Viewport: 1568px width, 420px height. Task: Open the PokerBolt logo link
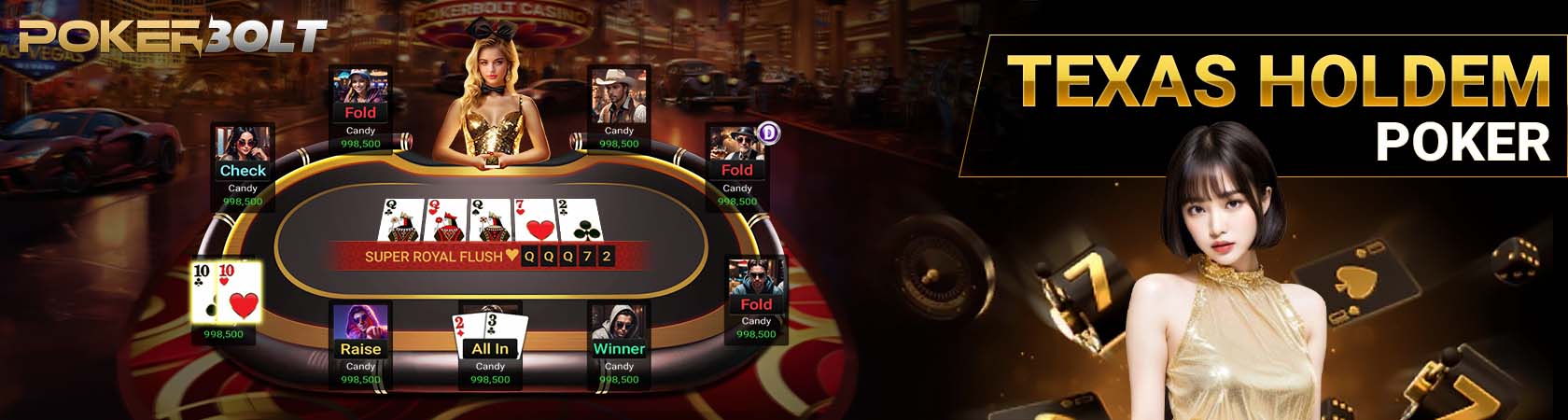pyautogui.click(x=173, y=37)
